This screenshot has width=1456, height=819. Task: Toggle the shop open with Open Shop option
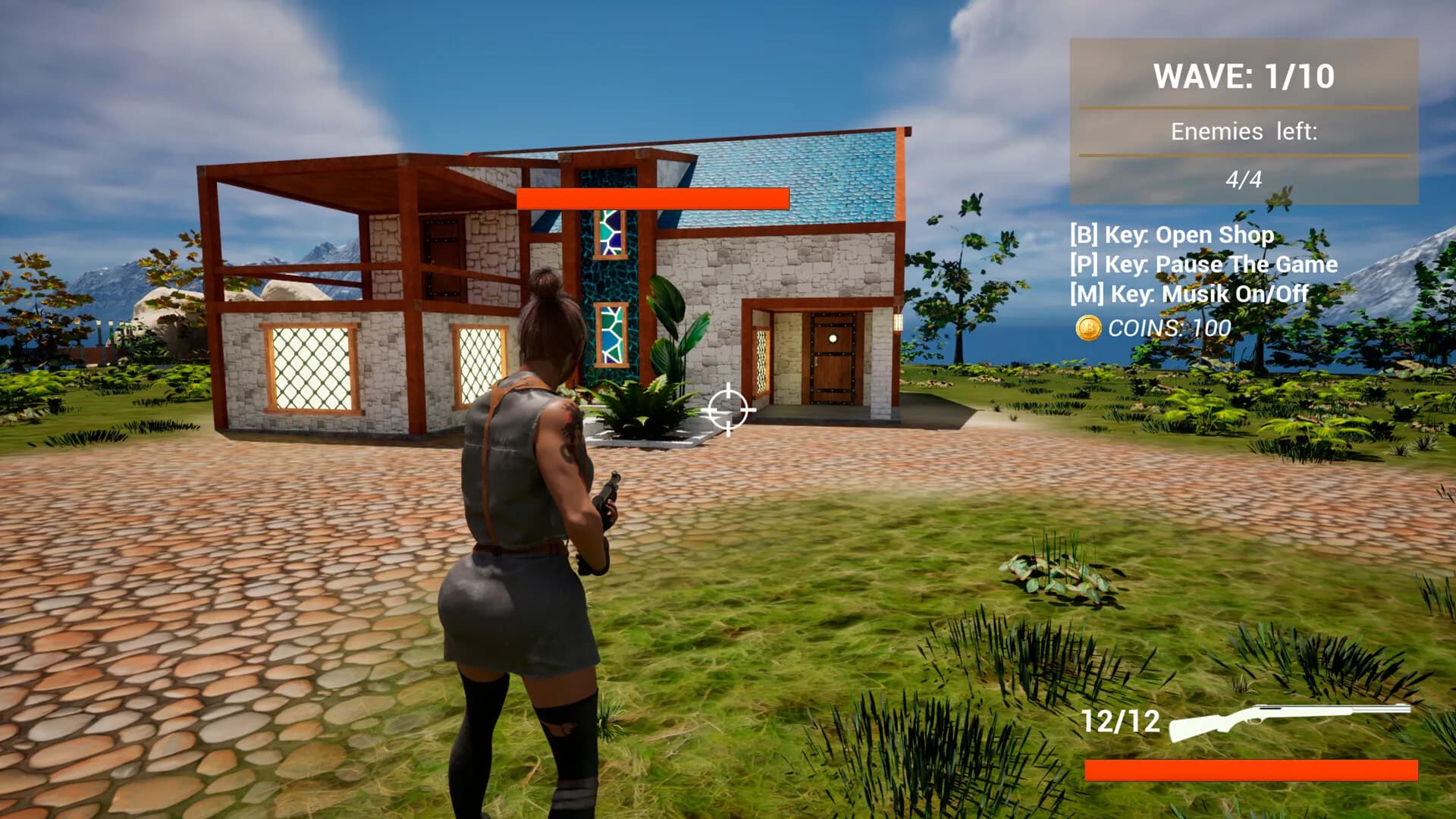point(1172,235)
